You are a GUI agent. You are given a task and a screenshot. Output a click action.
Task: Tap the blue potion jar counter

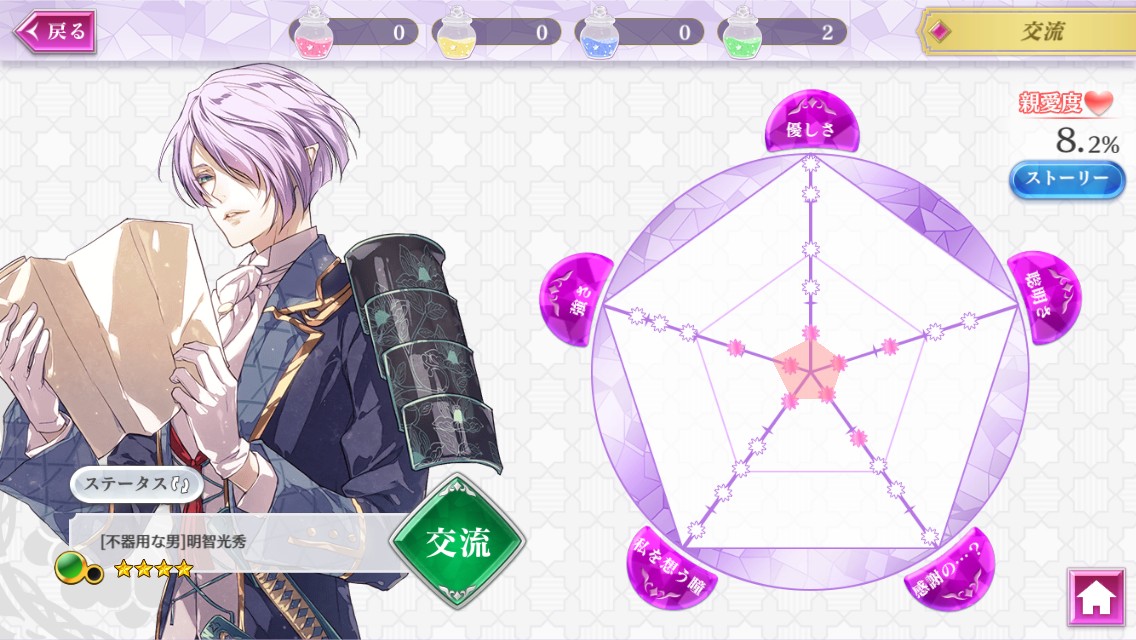coord(640,32)
